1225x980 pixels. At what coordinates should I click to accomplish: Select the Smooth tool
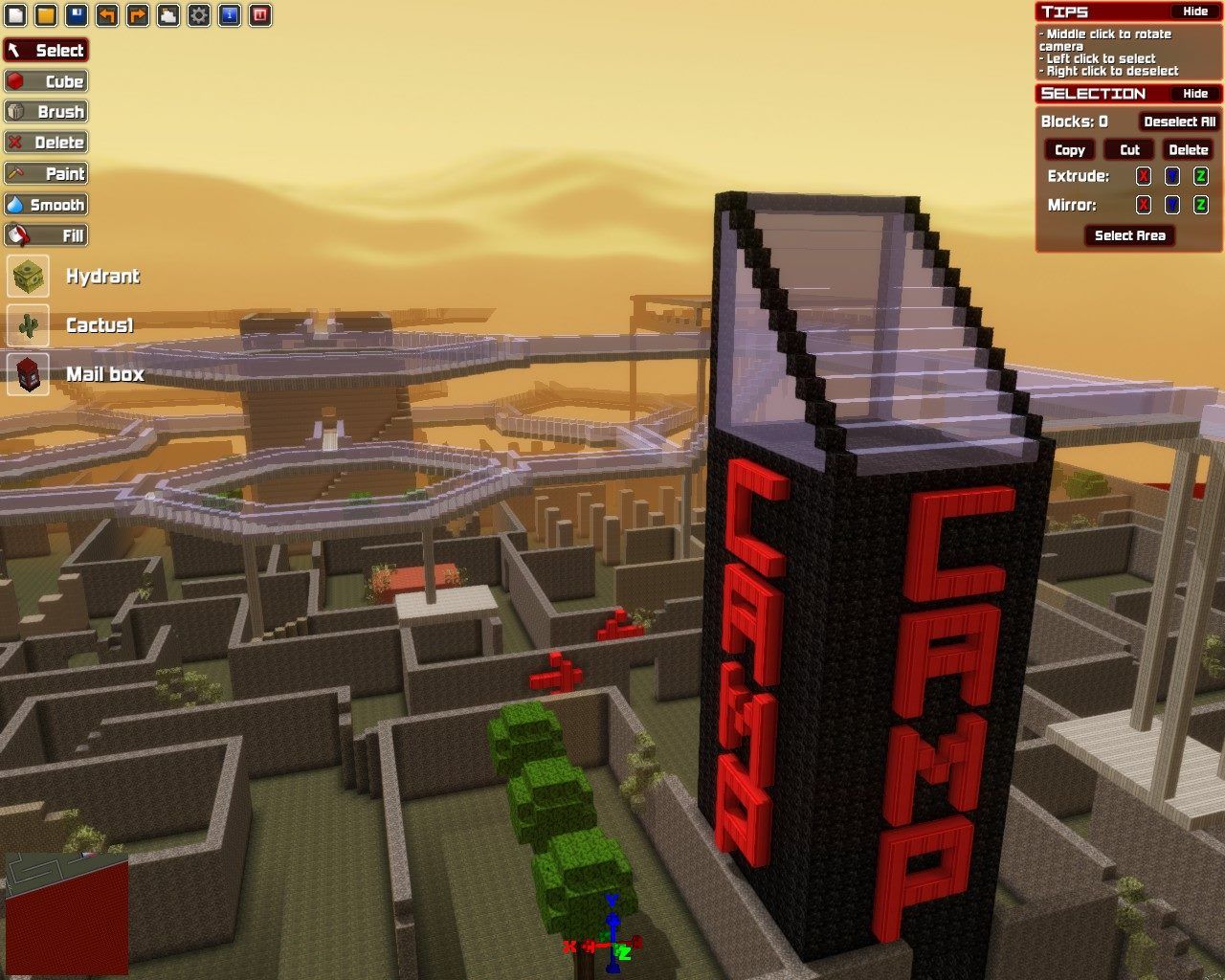[x=46, y=205]
